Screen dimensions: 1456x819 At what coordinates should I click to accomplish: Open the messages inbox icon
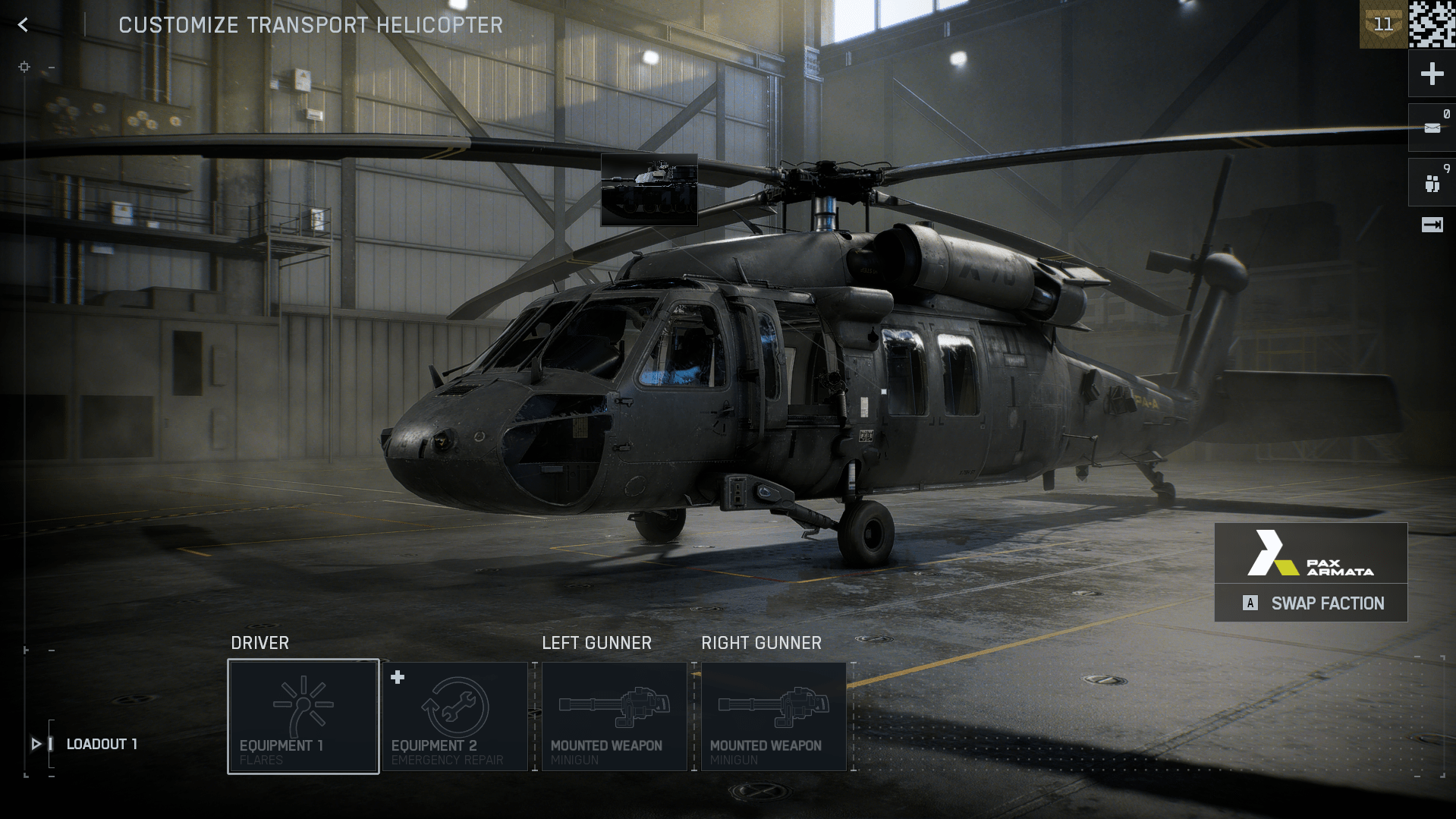(1431, 128)
